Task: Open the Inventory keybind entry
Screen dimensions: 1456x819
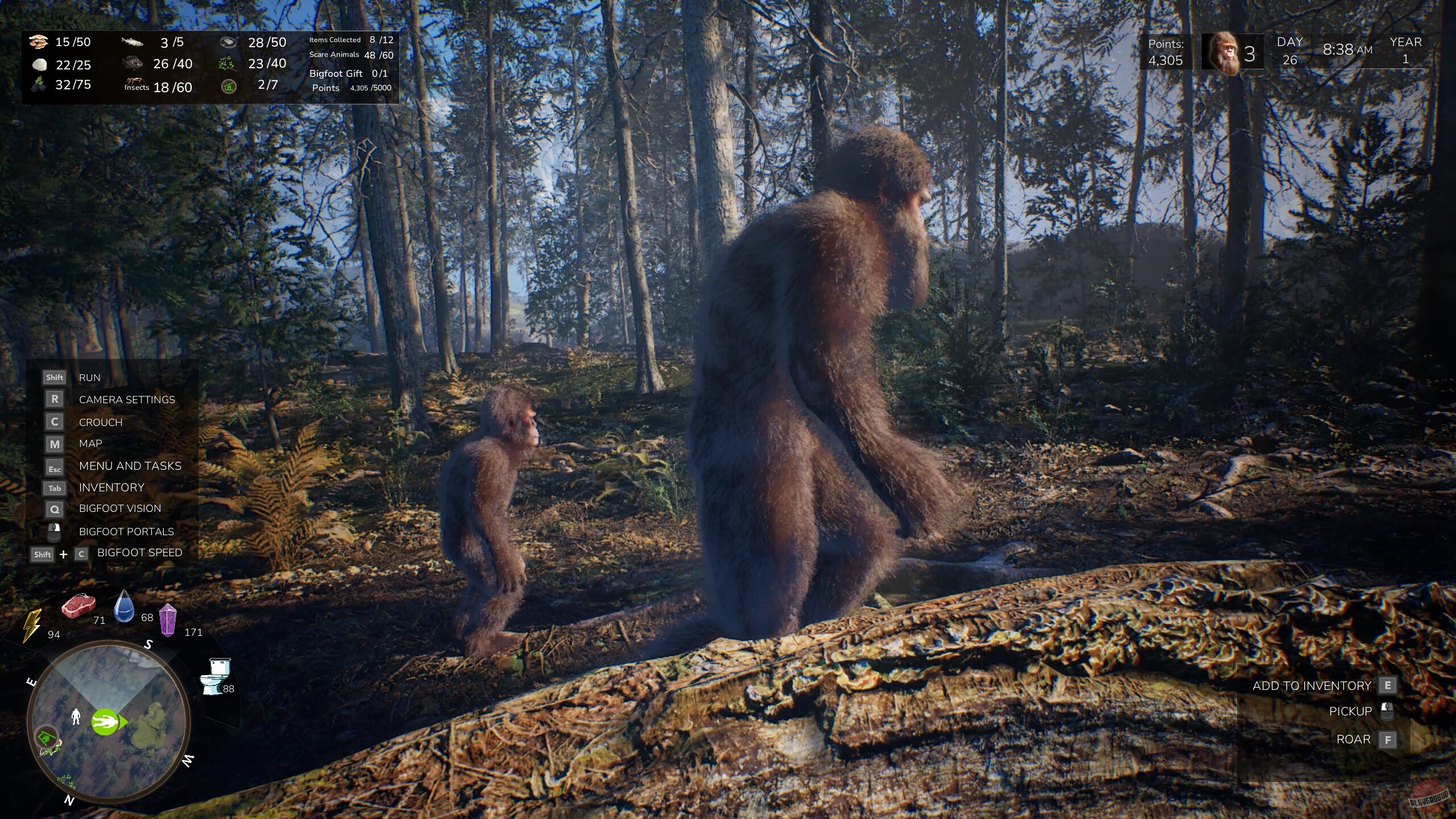Action: pos(111,487)
